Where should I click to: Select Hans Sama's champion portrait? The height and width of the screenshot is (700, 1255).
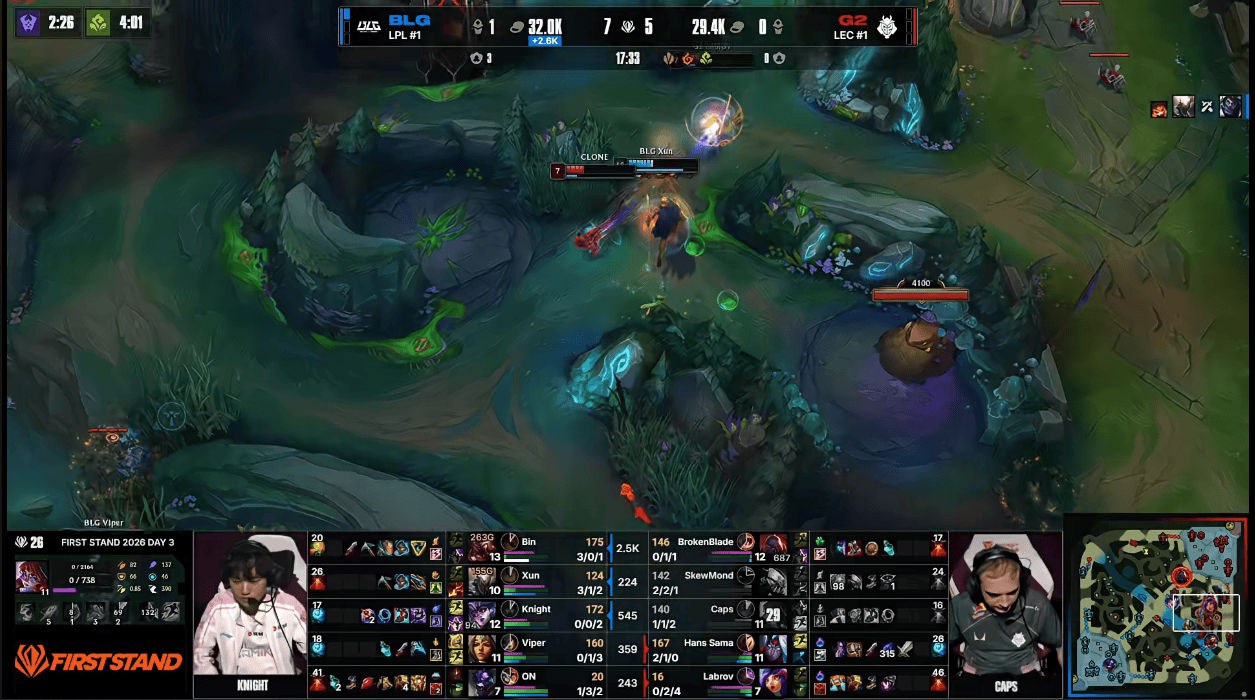point(772,648)
